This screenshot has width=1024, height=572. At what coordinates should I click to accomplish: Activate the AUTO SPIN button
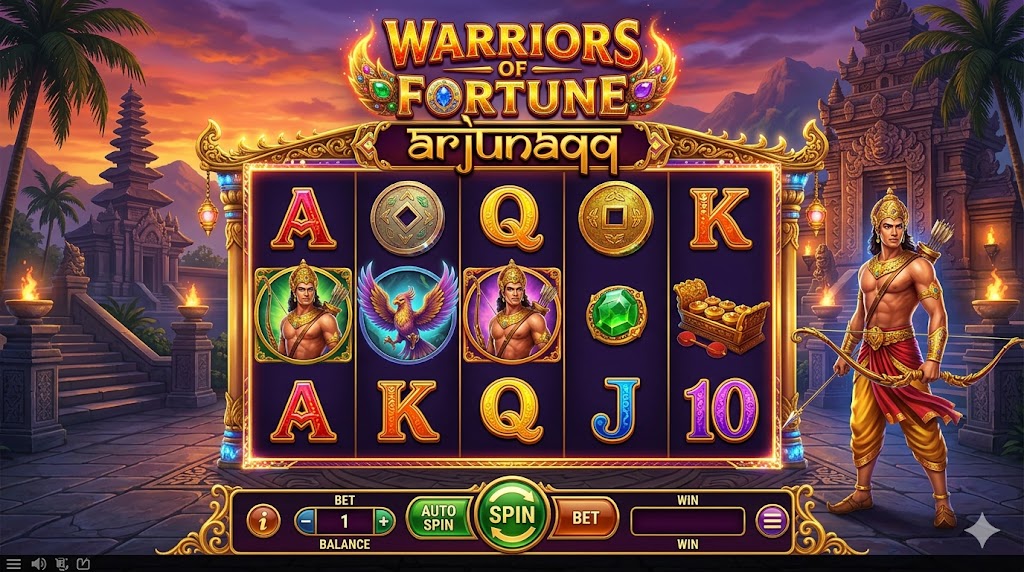[x=438, y=517]
